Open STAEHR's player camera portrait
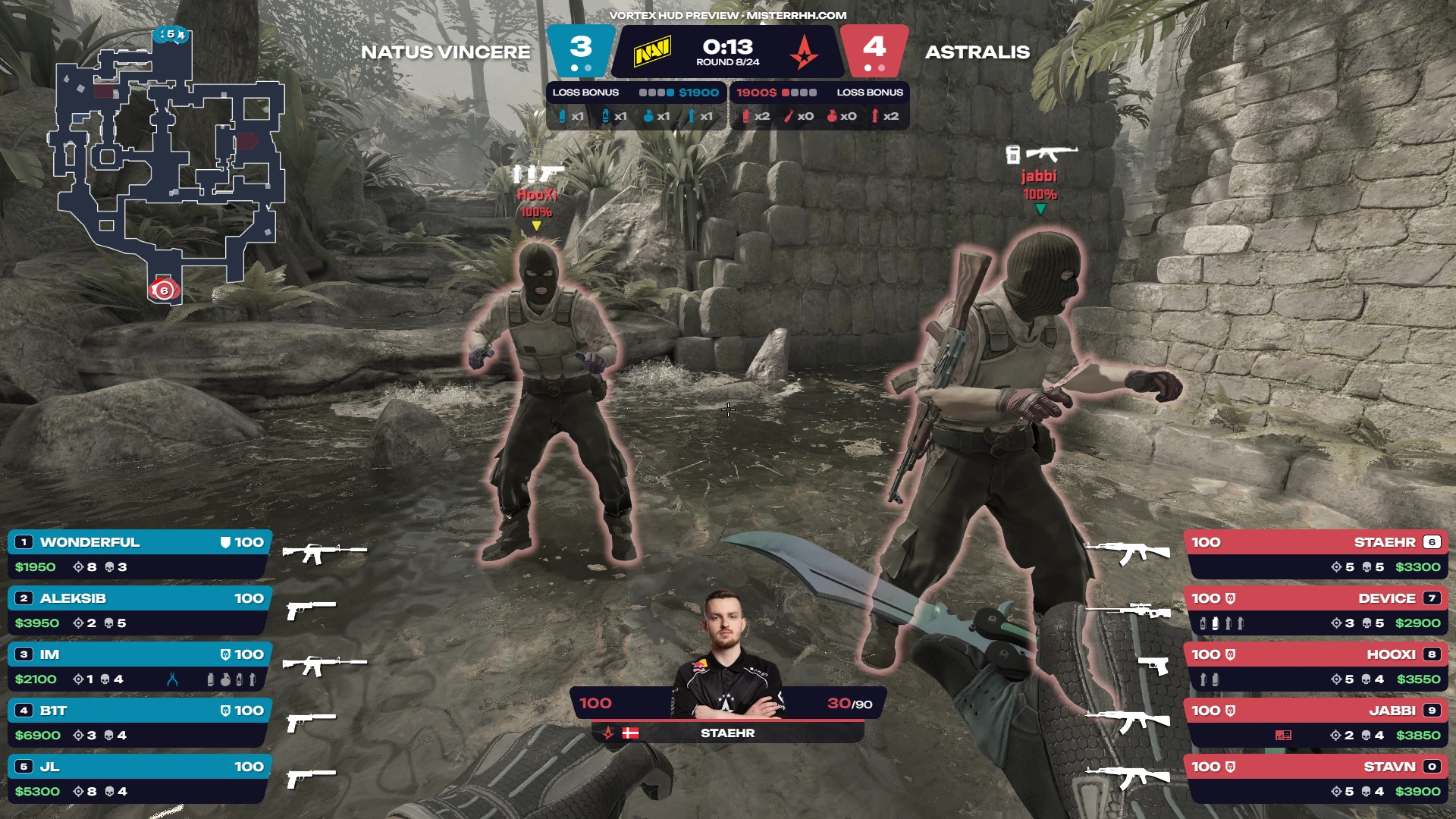 point(726,654)
